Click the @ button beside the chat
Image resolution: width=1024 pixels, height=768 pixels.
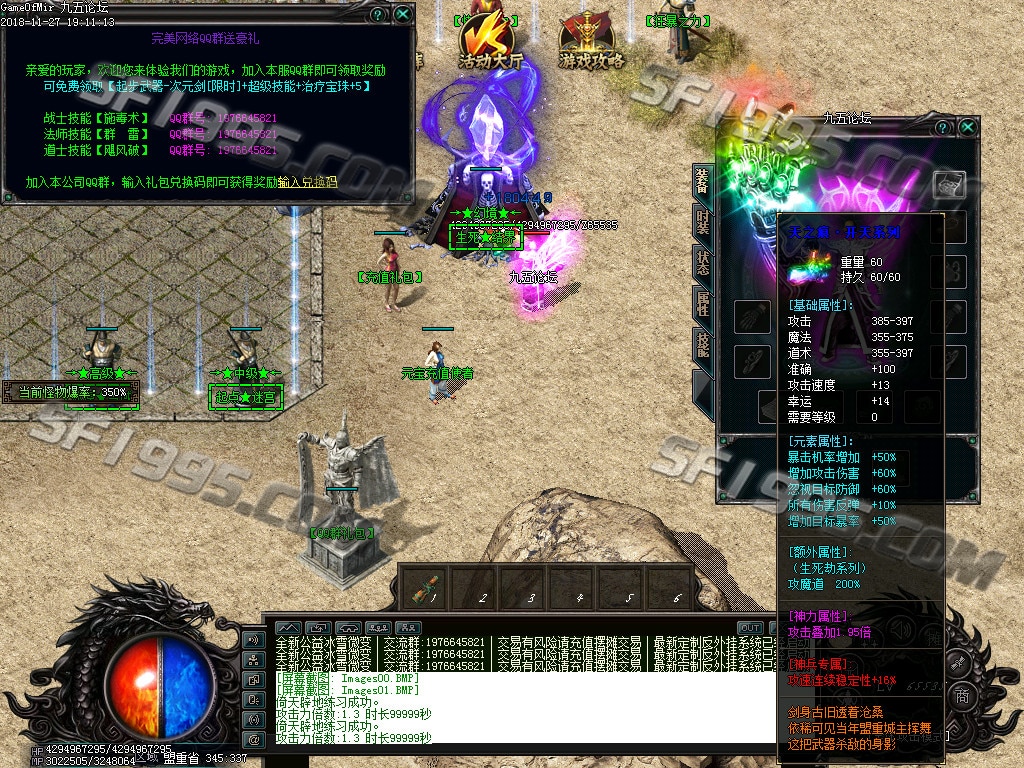(254, 740)
